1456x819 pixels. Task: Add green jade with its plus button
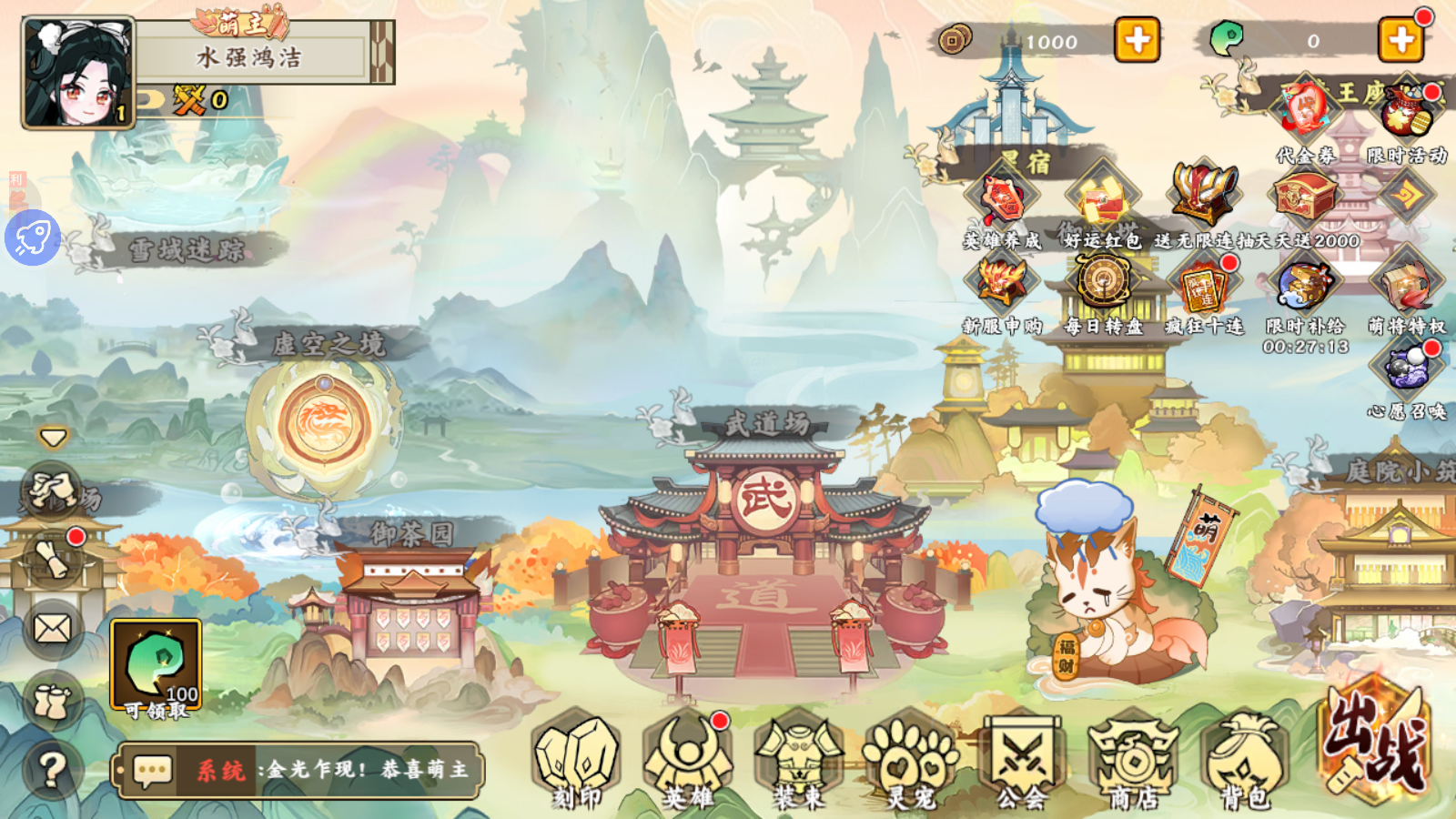(1400, 40)
